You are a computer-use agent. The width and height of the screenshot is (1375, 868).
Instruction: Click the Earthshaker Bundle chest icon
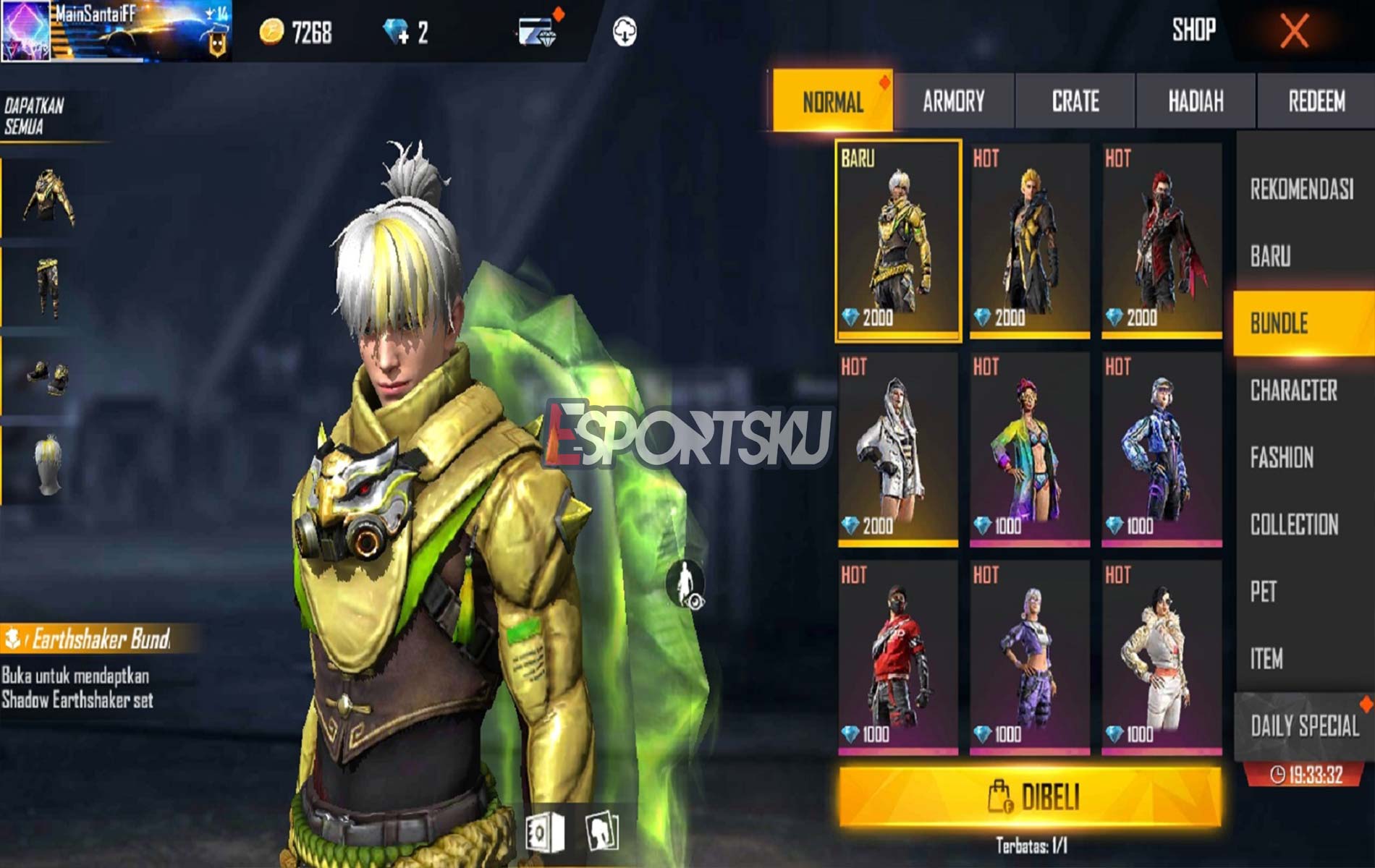pyautogui.click(x=13, y=637)
